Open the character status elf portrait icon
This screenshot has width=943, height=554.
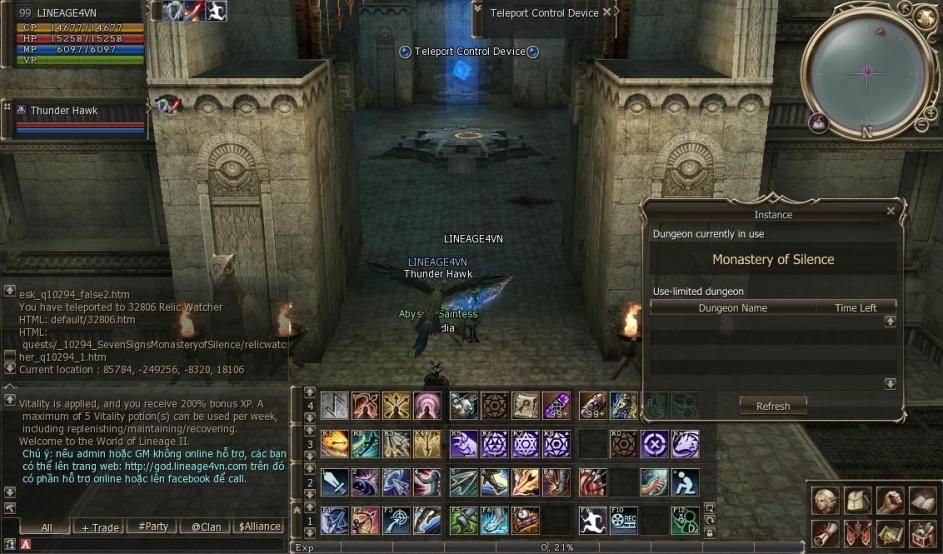(x=824, y=500)
